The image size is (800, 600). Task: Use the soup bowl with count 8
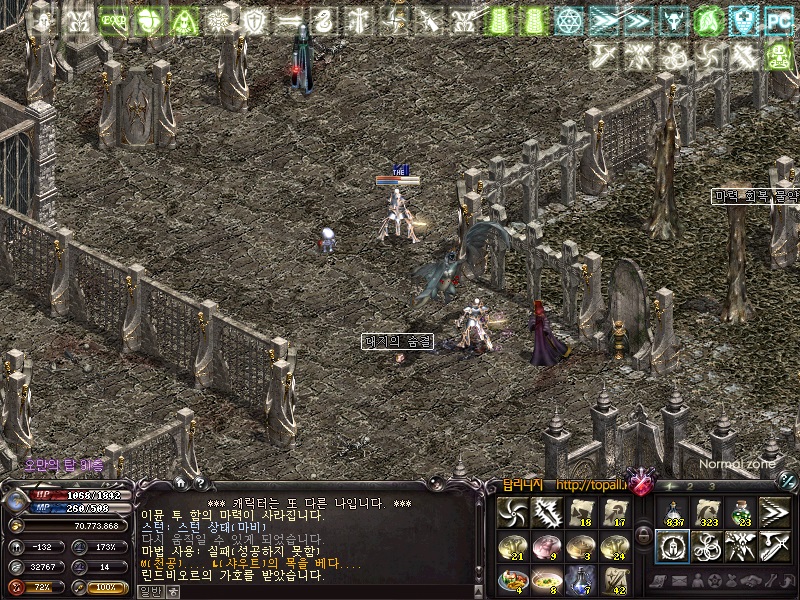point(548,579)
